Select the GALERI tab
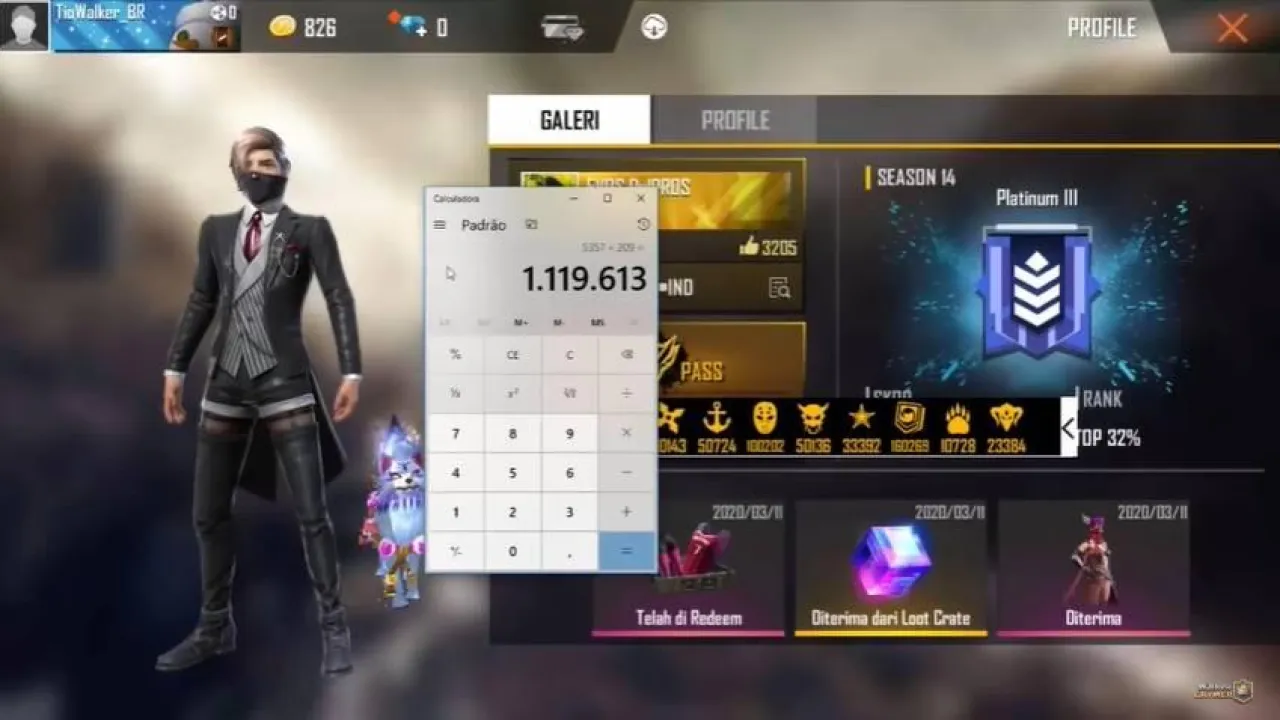This screenshot has height=720, width=1280. pyautogui.click(x=569, y=118)
